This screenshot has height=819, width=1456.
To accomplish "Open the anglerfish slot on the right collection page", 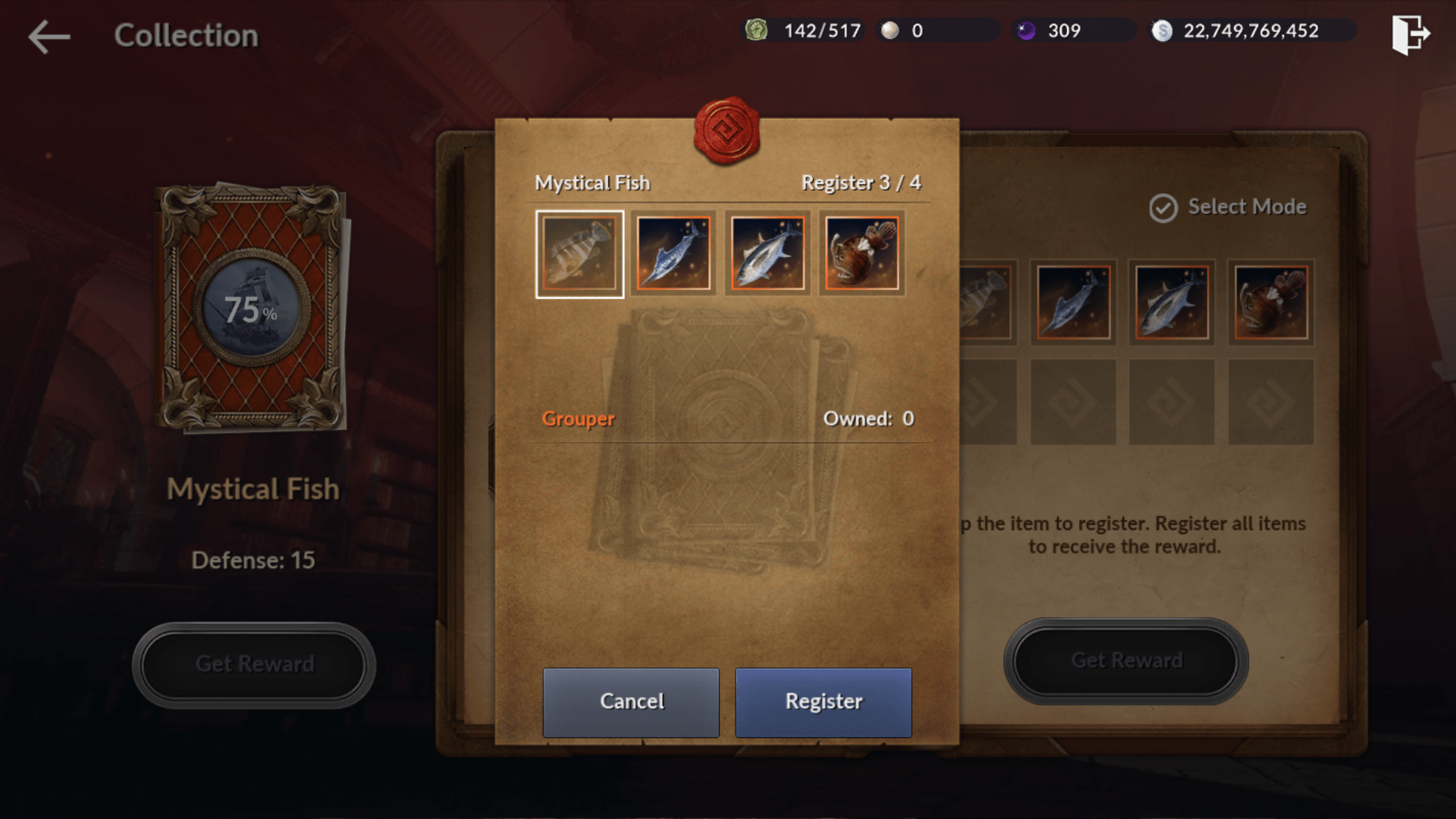I will [1270, 302].
